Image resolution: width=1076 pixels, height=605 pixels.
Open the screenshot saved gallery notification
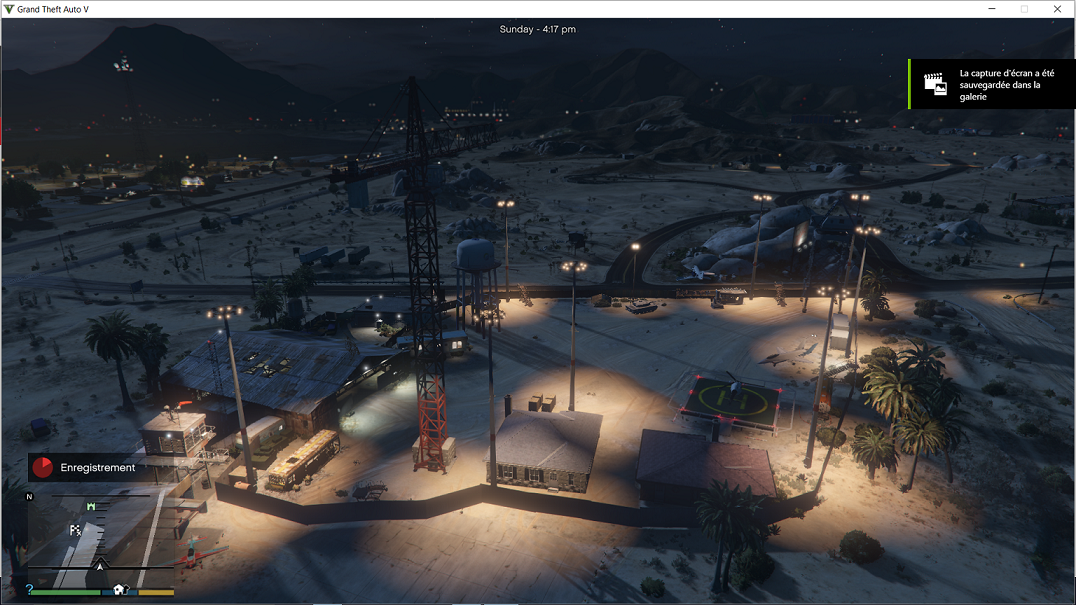point(991,84)
